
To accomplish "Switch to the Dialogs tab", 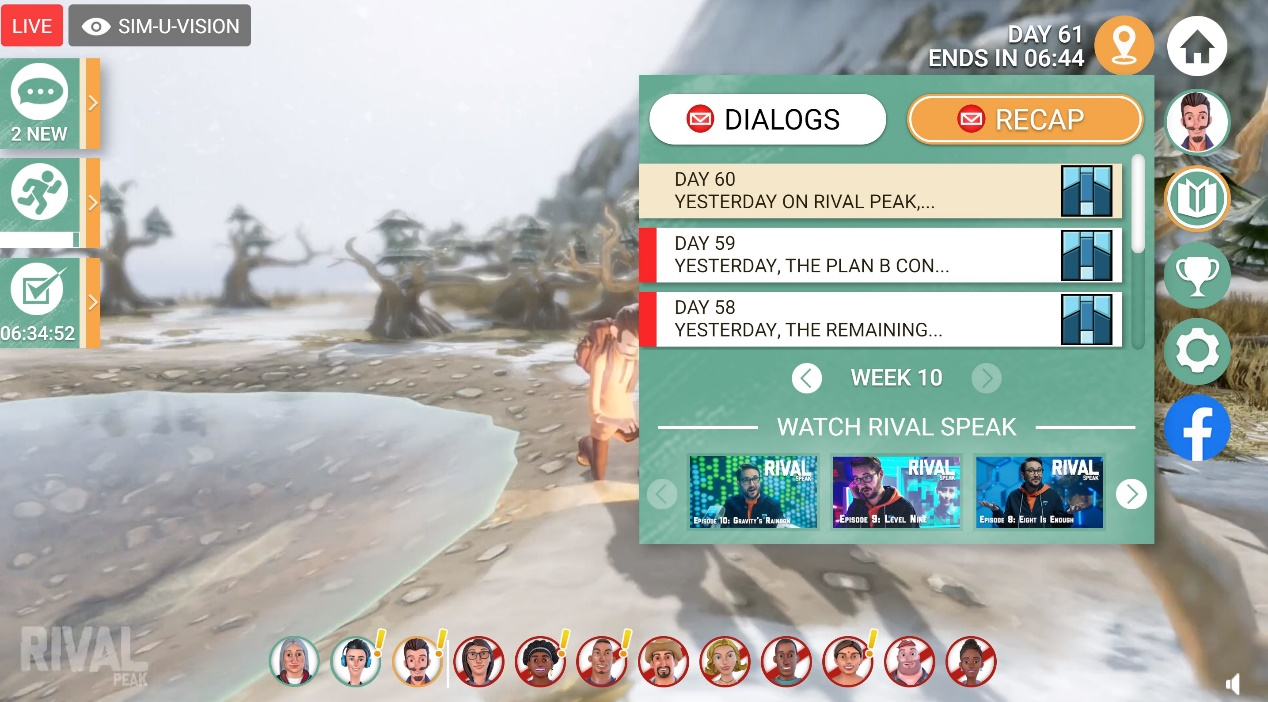I will click(x=767, y=120).
